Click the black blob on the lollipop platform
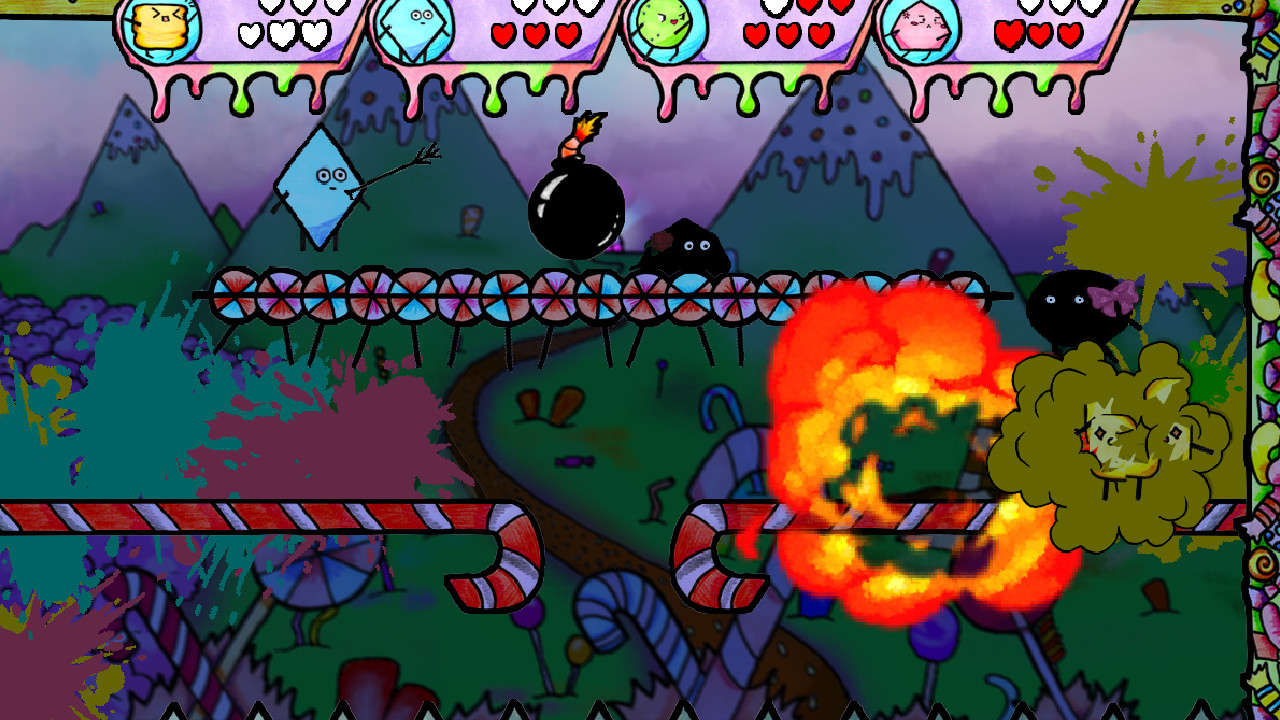 (685, 248)
